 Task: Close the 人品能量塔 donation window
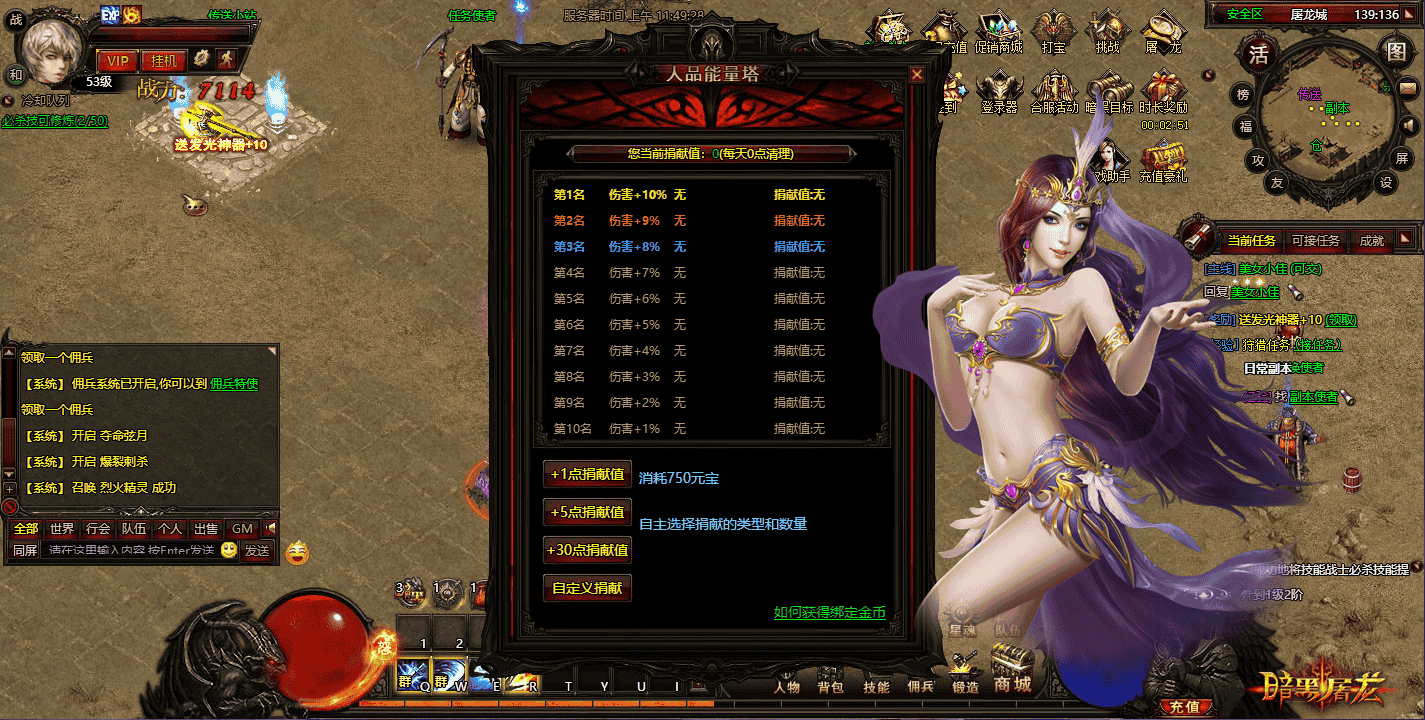click(916, 74)
